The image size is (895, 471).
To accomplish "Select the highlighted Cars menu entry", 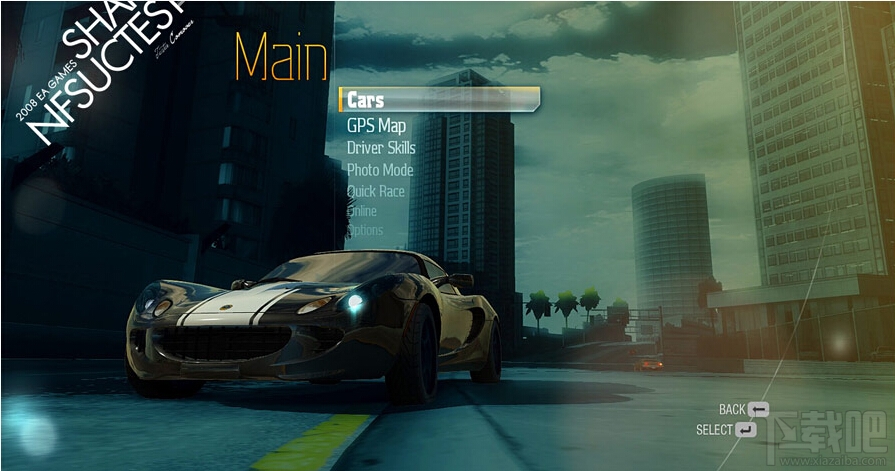I will [366, 100].
